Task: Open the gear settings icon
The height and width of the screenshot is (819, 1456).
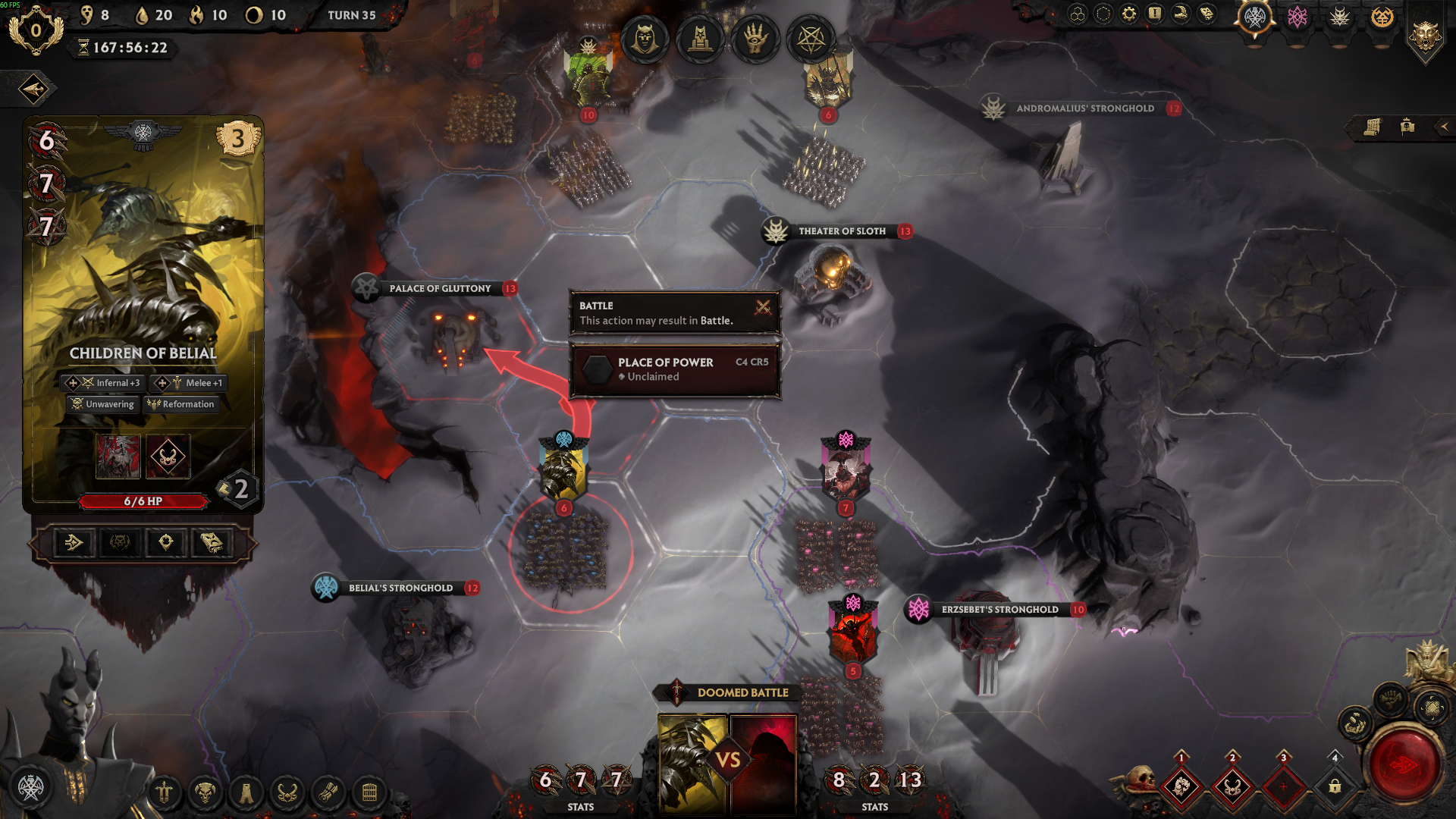Action: pyautogui.click(x=1129, y=14)
